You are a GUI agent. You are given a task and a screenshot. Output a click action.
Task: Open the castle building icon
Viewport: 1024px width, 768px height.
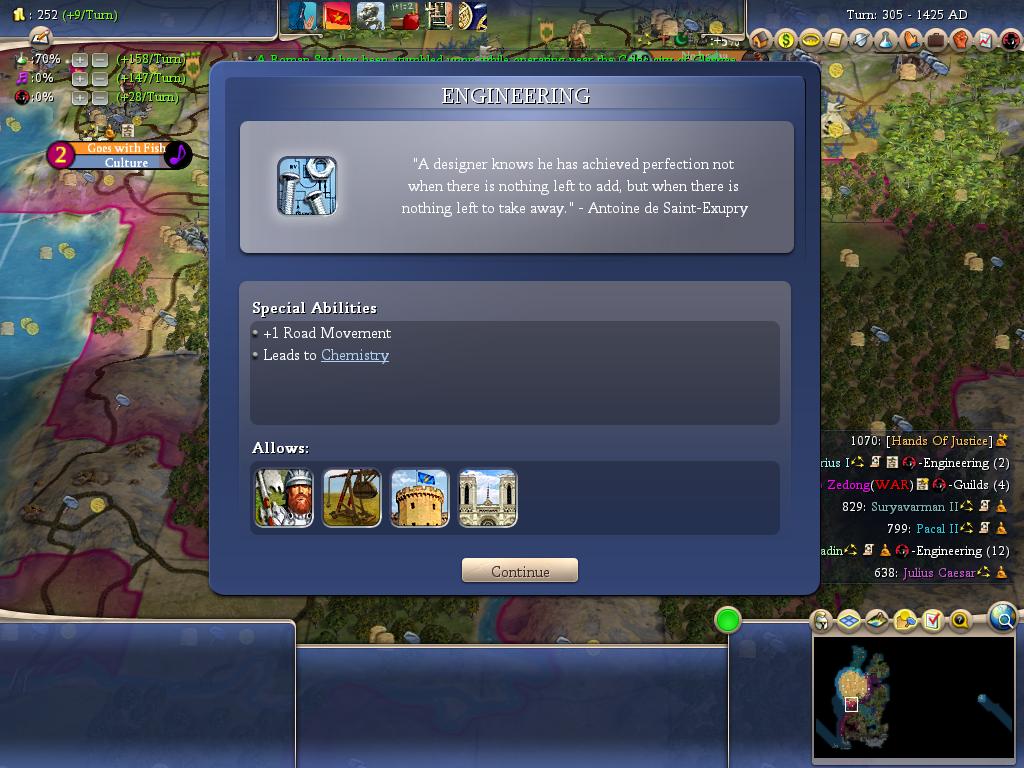click(x=420, y=498)
